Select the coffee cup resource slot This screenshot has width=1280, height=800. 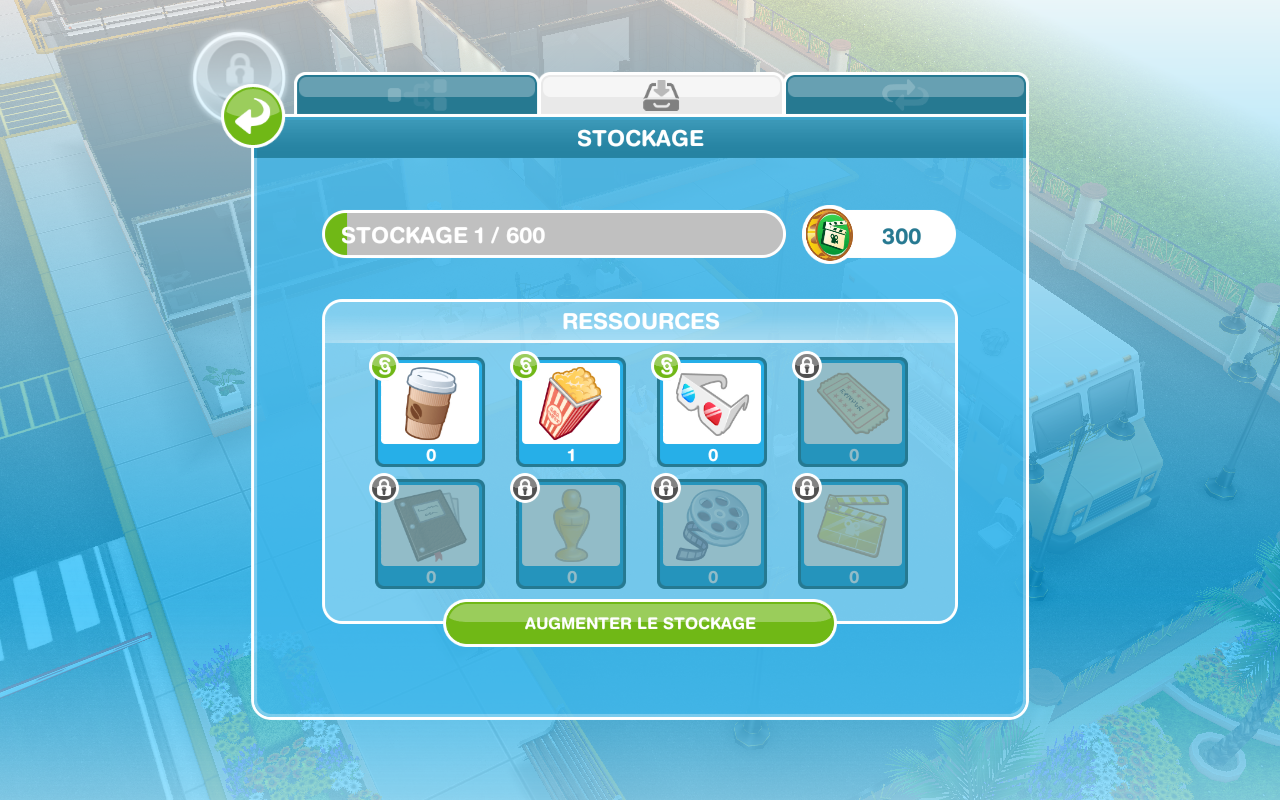pos(430,411)
